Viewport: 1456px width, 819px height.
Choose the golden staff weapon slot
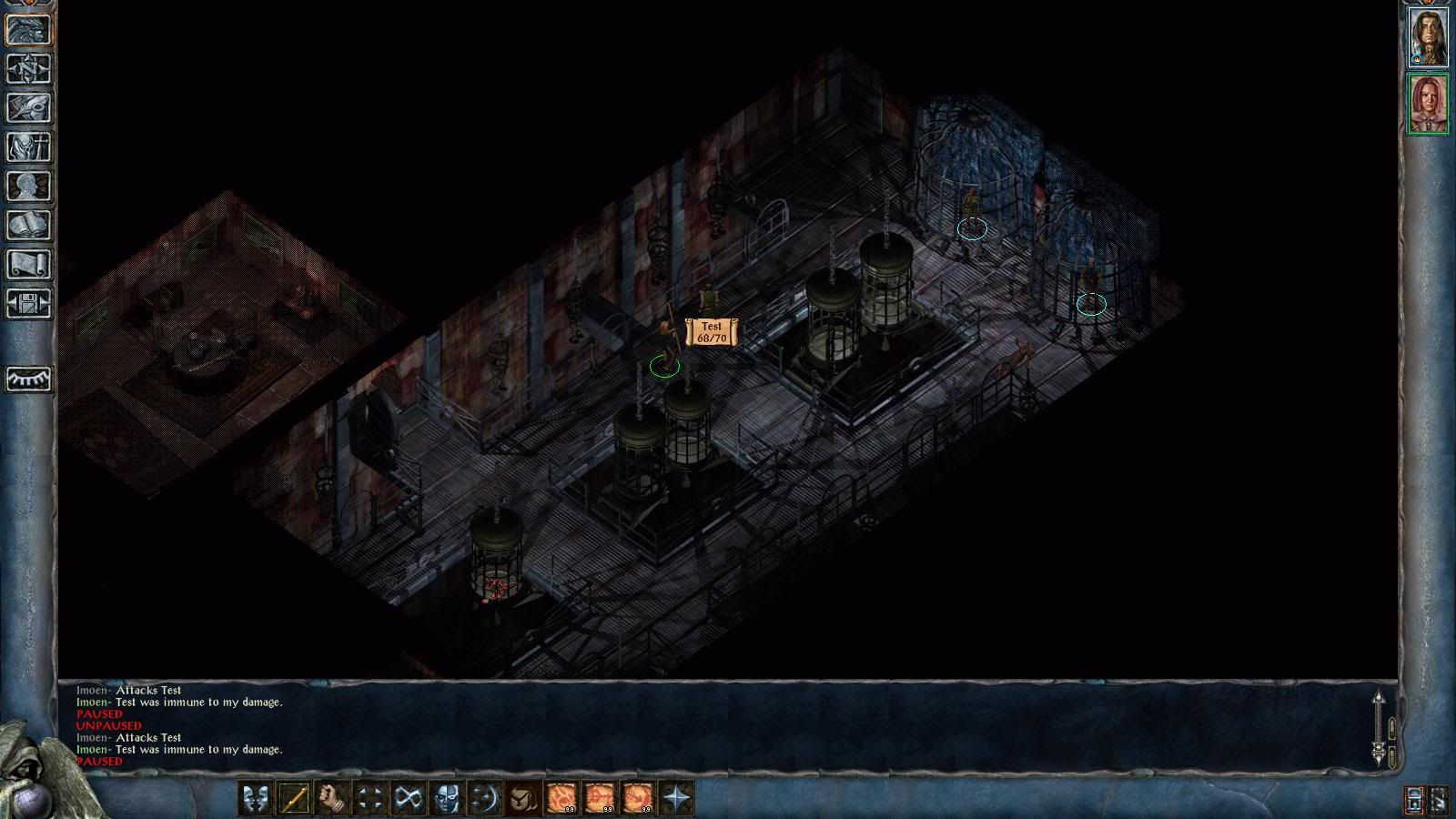pyautogui.click(x=293, y=799)
